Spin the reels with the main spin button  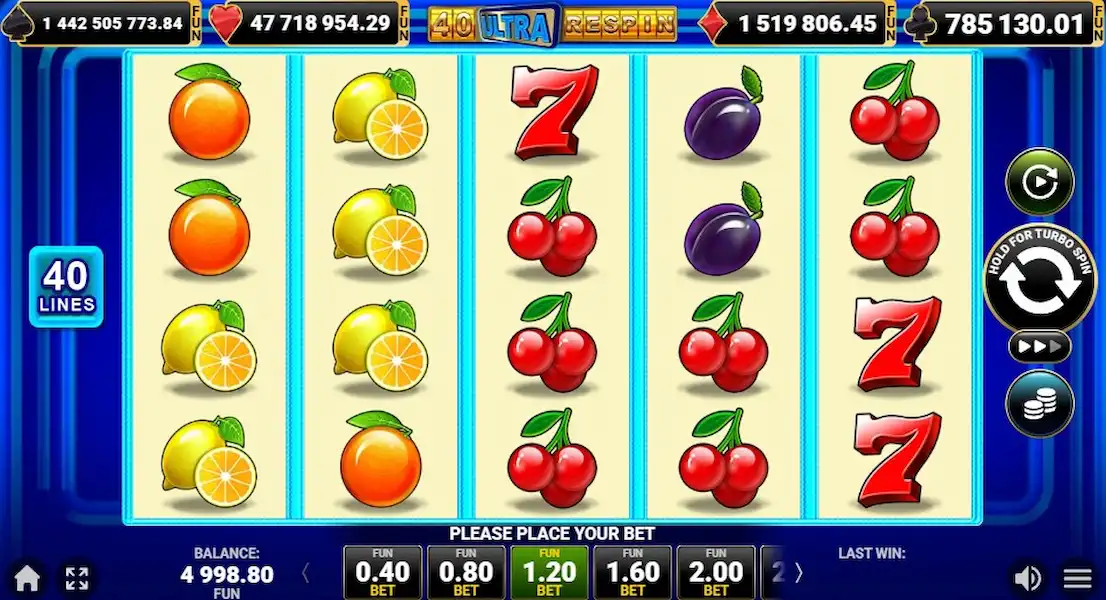pyautogui.click(x=1040, y=281)
